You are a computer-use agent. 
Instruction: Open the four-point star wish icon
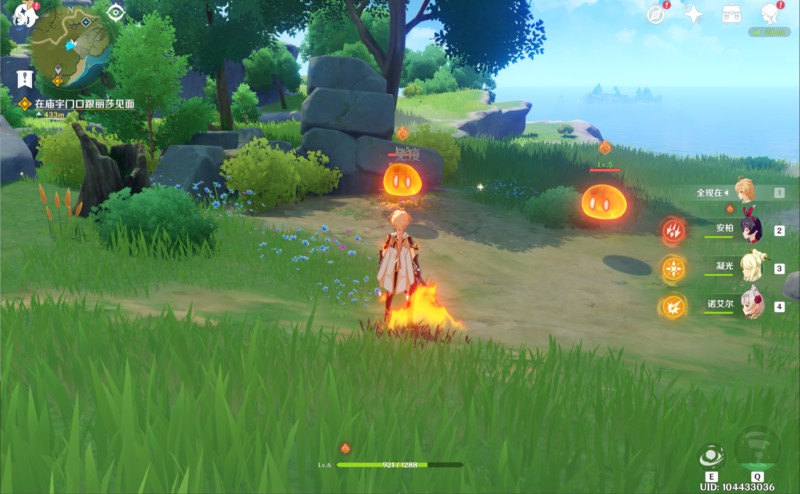693,13
